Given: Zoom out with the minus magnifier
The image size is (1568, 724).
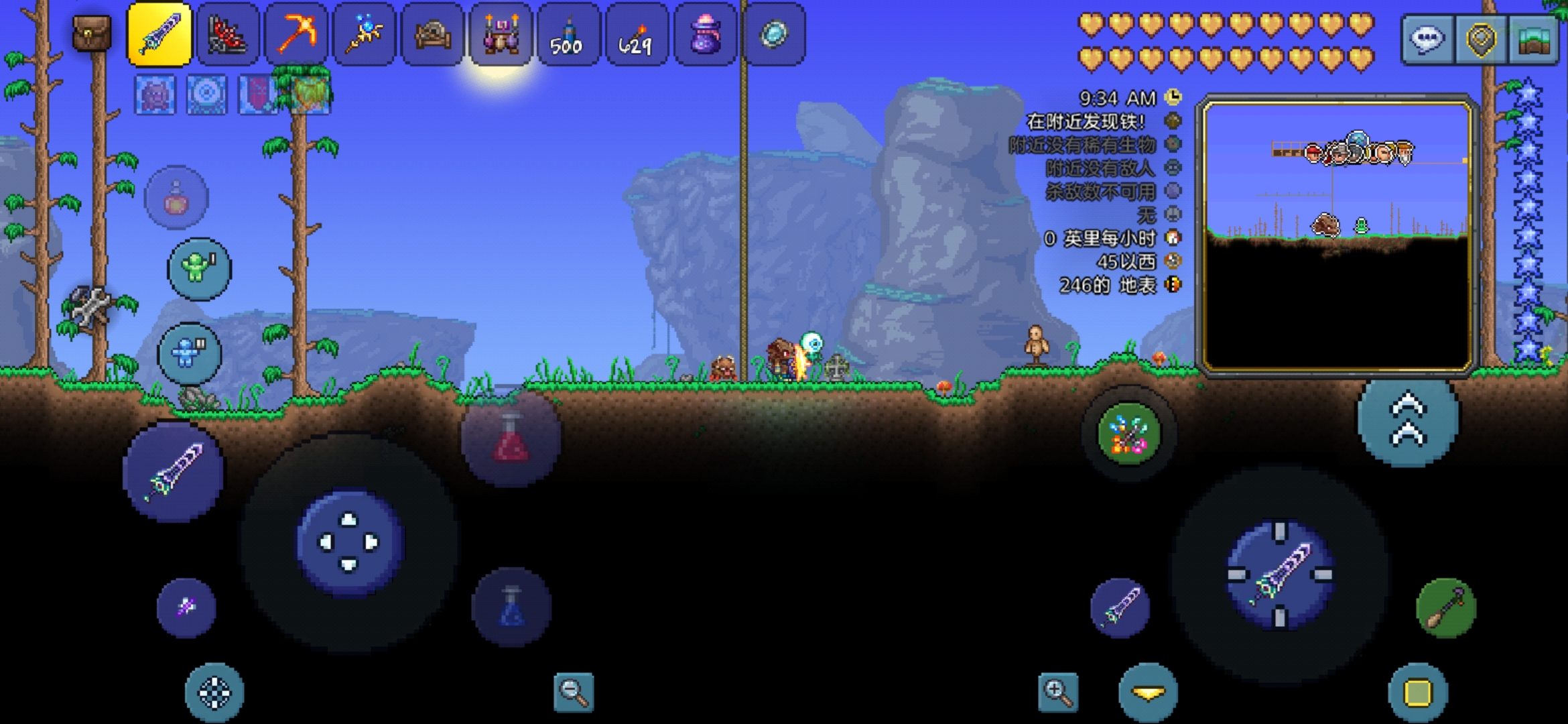Looking at the screenshot, I should (574, 692).
